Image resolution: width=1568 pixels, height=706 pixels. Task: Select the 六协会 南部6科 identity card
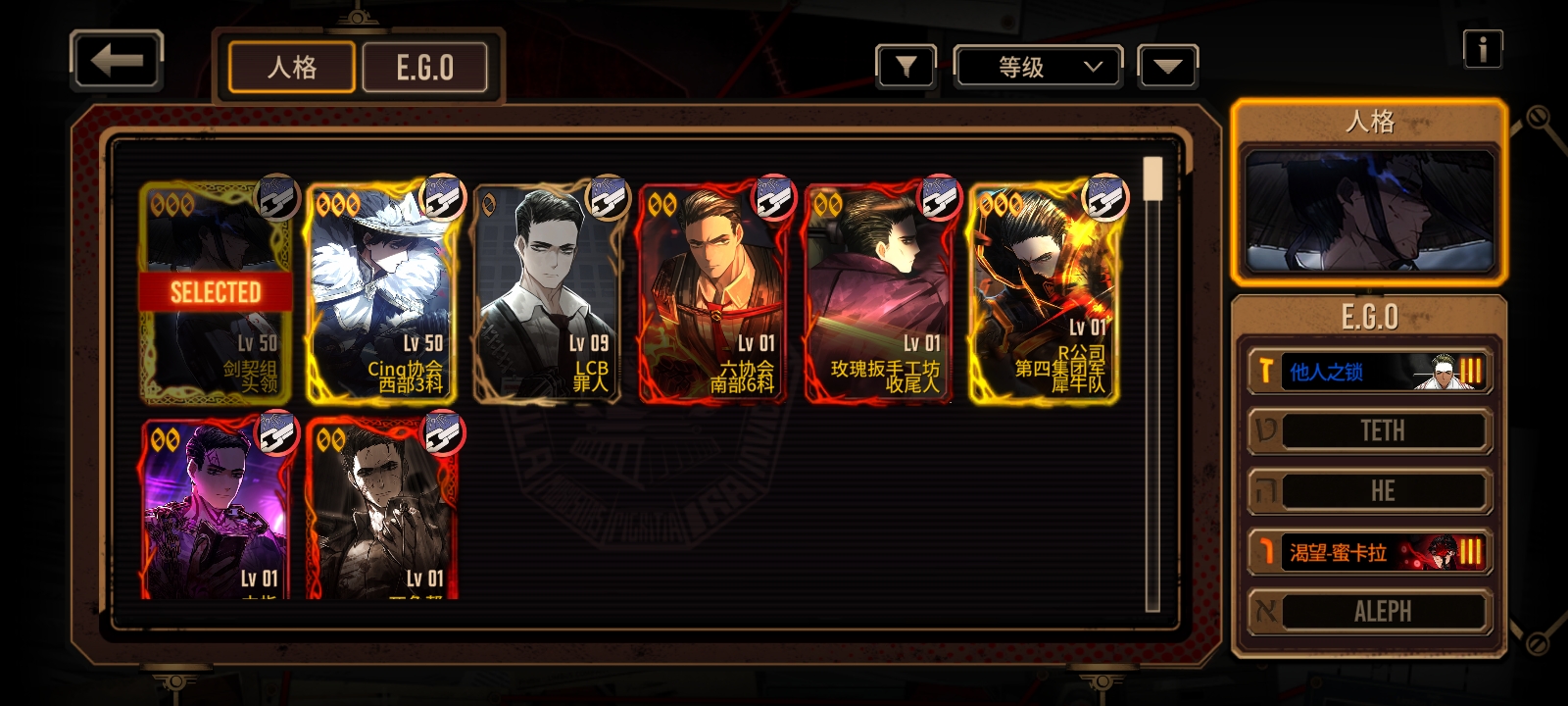(712, 292)
